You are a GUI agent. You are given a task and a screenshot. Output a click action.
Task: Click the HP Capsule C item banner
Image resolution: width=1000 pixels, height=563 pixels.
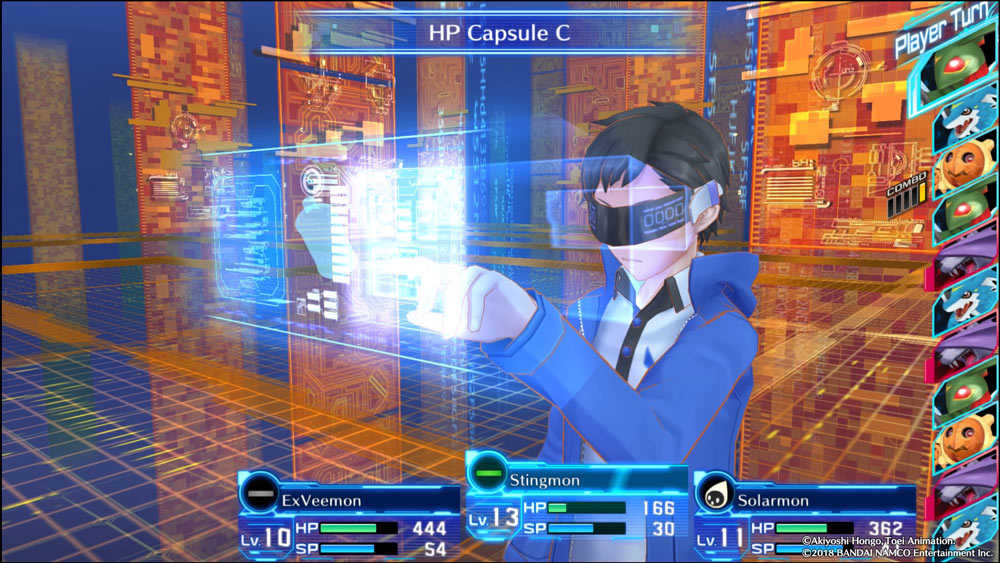[499, 33]
